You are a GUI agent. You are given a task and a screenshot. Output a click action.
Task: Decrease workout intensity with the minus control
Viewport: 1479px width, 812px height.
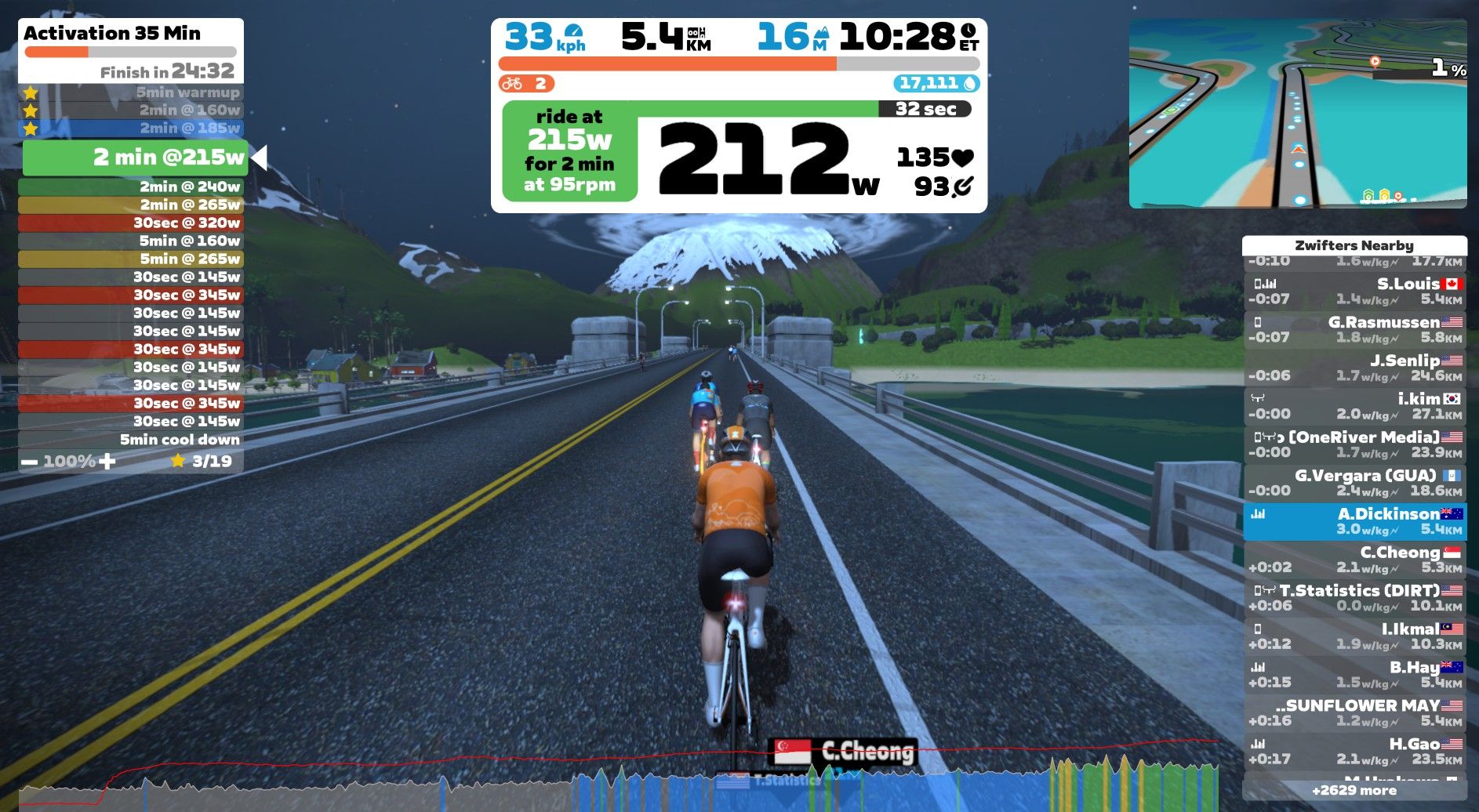click(x=29, y=462)
